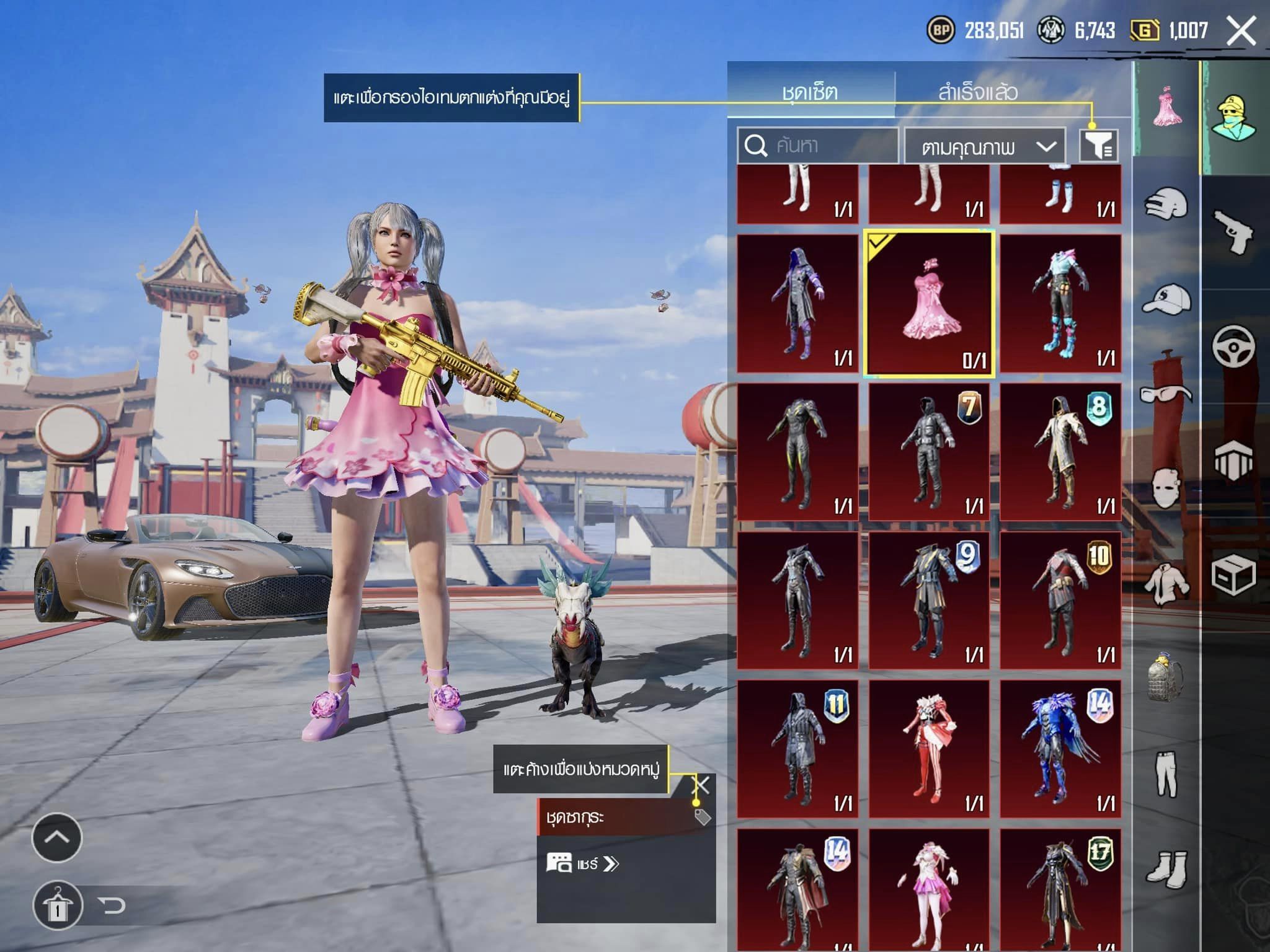Dismiss the item name popup
The image size is (1270, 952).
click(x=701, y=786)
